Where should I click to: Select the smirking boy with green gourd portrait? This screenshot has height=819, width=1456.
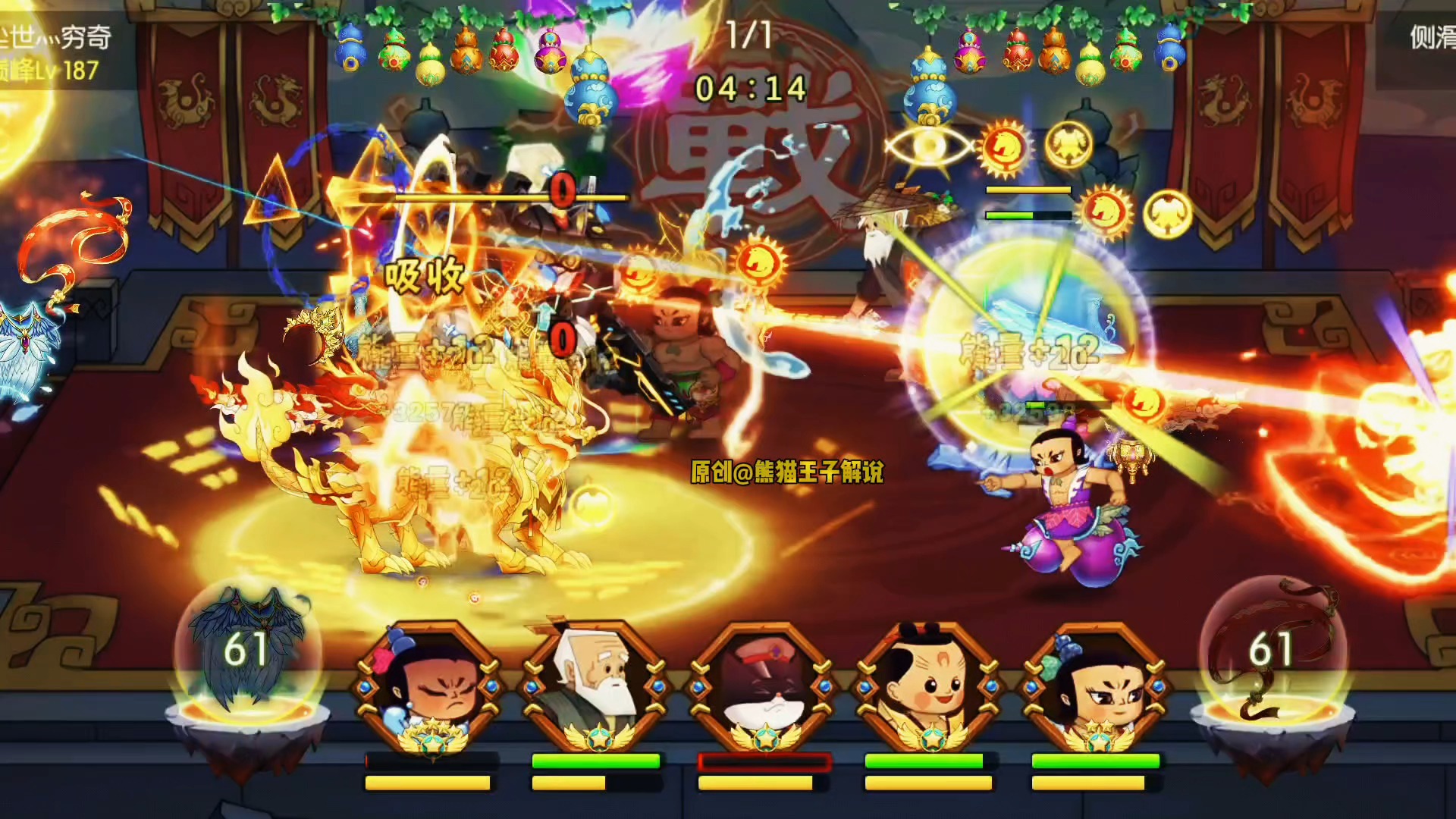point(1096,688)
